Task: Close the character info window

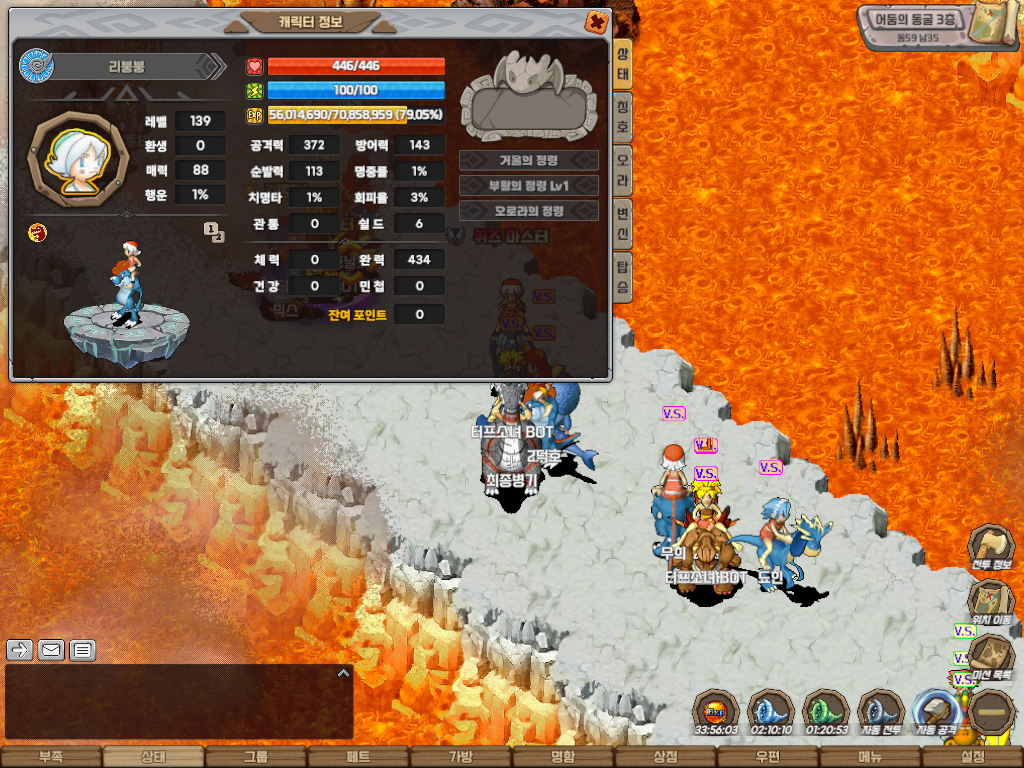Action: click(596, 21)
